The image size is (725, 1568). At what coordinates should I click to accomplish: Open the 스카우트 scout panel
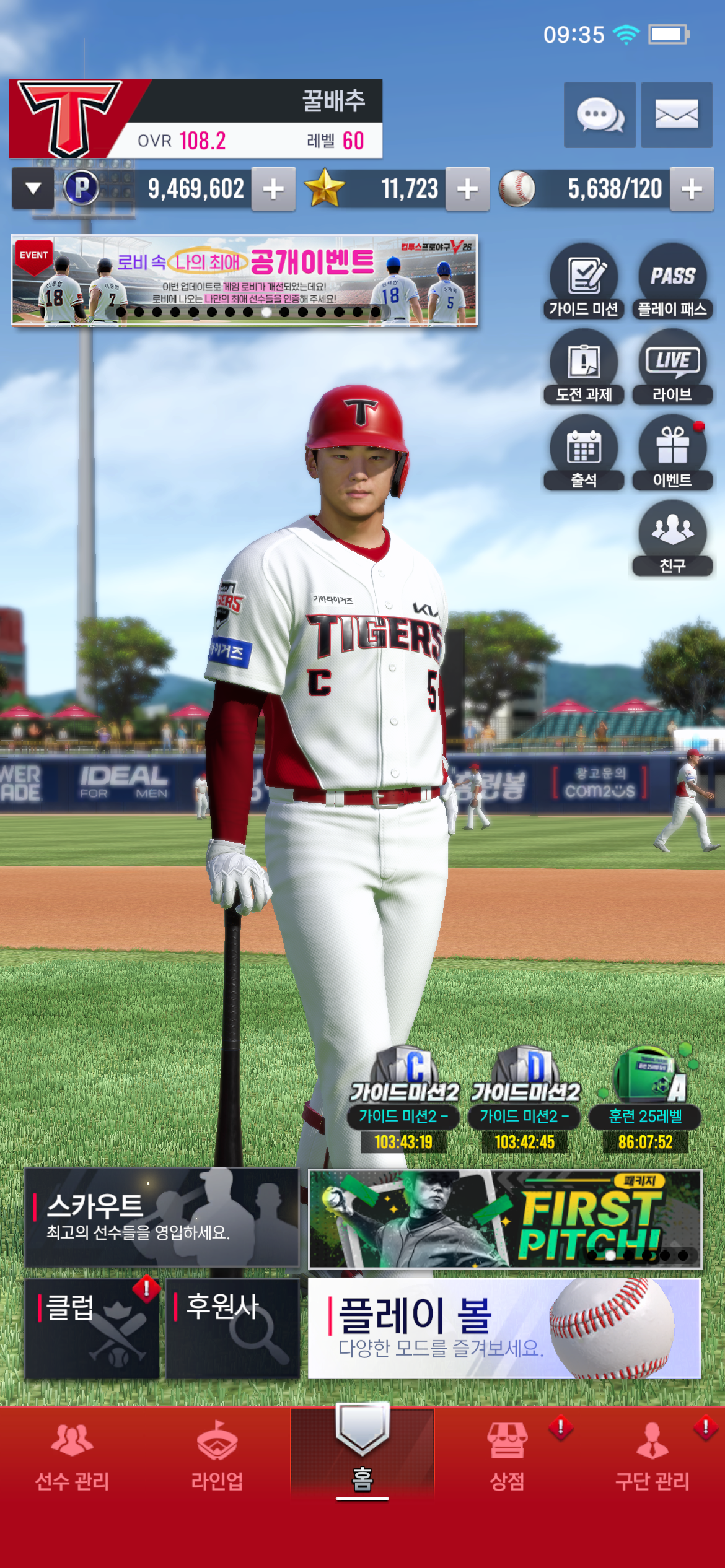coord(162,1217)
